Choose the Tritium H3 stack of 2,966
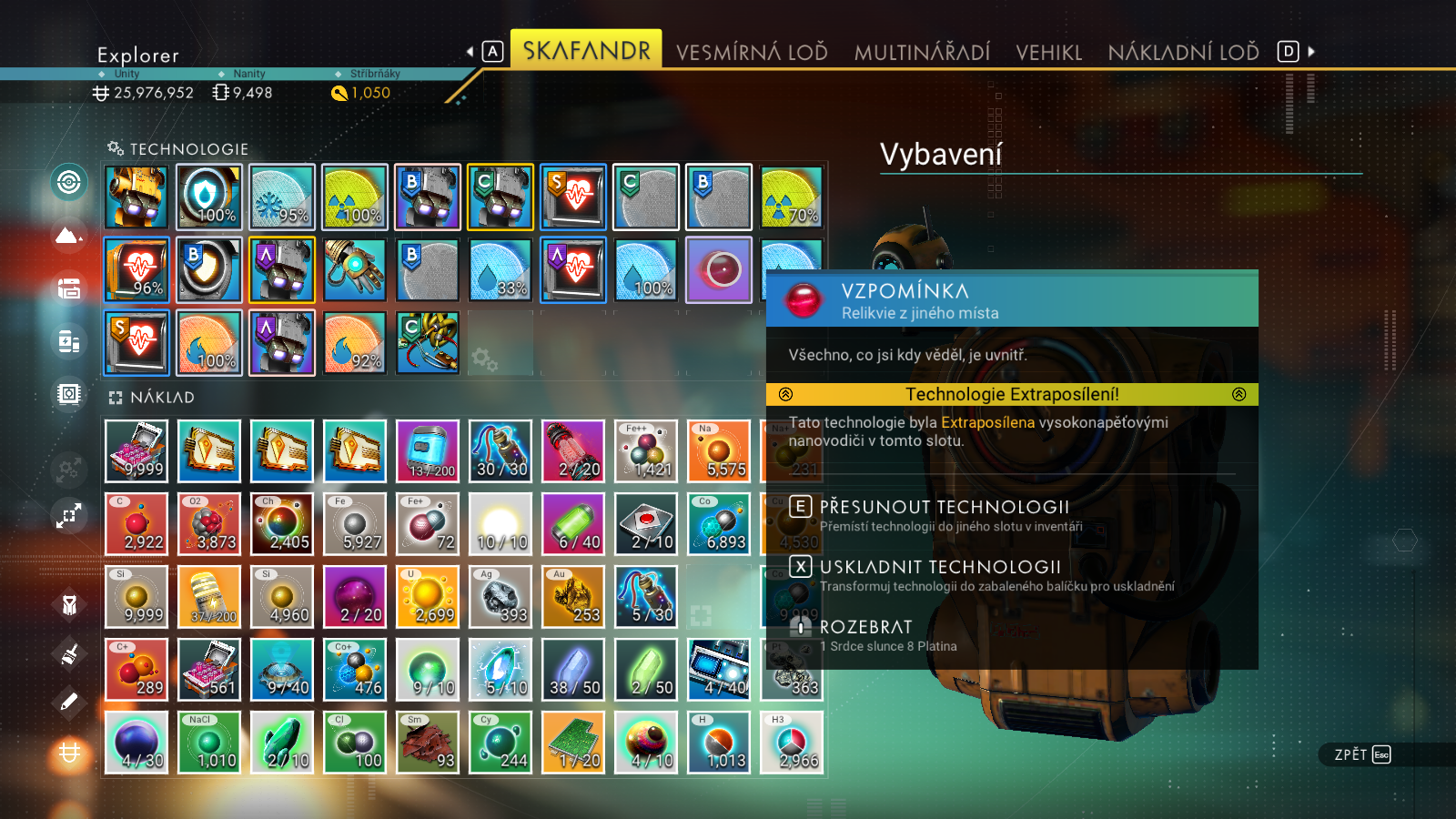 click(x=792, y=743)
